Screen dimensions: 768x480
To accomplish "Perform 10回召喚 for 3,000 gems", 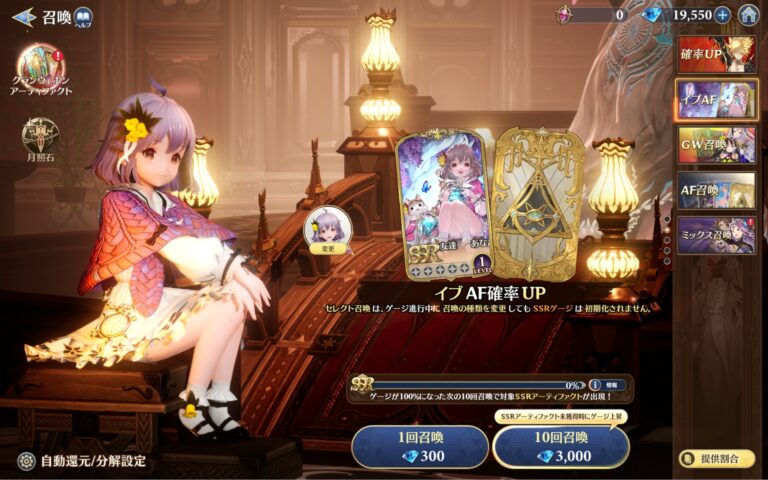I will (x=560, y=447).
